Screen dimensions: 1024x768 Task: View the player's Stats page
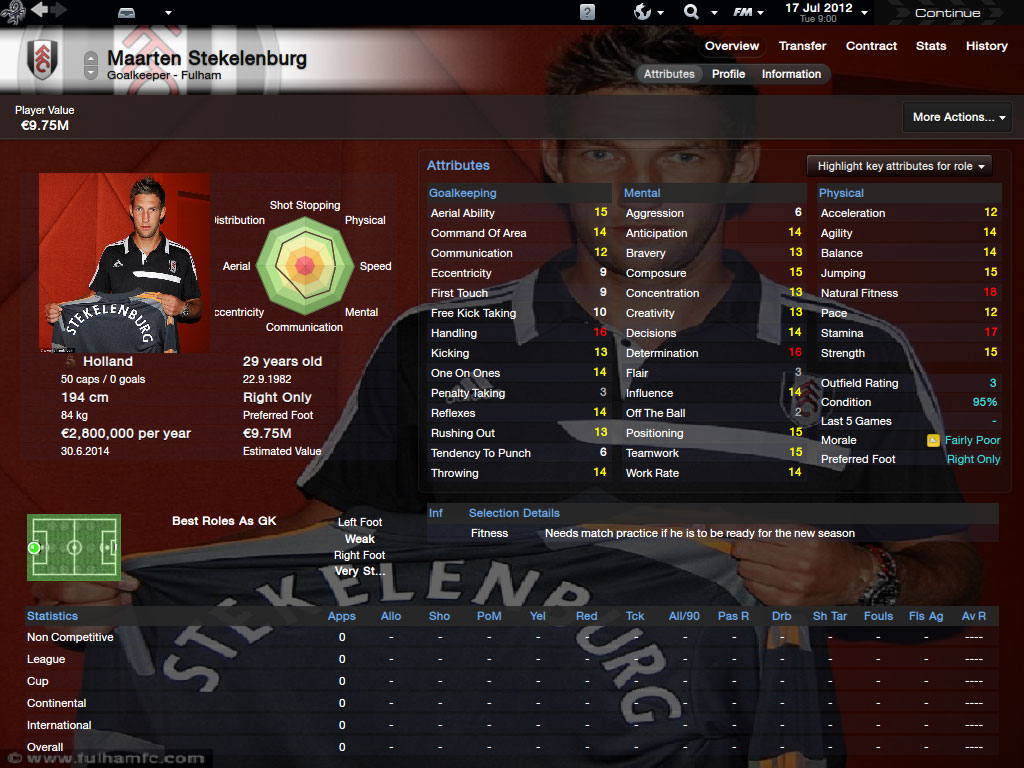930,46
